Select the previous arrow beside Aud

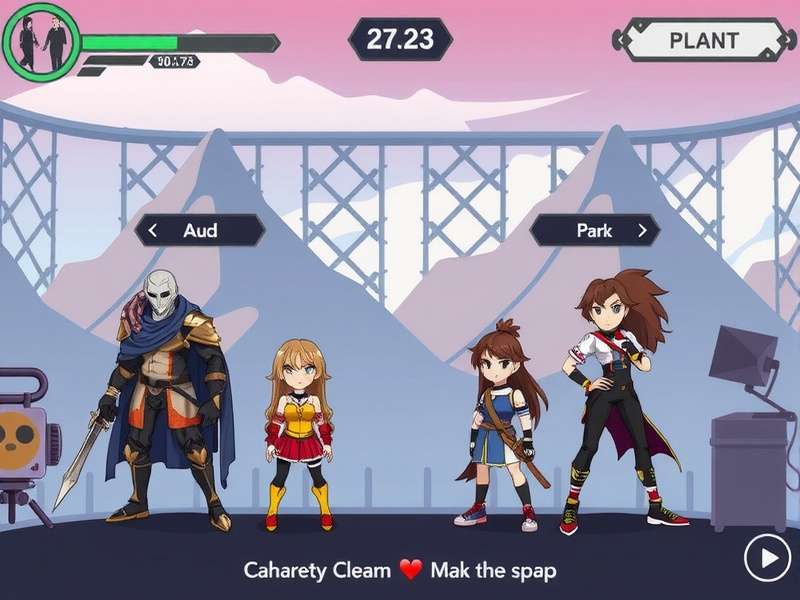click(x=153, y=230)
